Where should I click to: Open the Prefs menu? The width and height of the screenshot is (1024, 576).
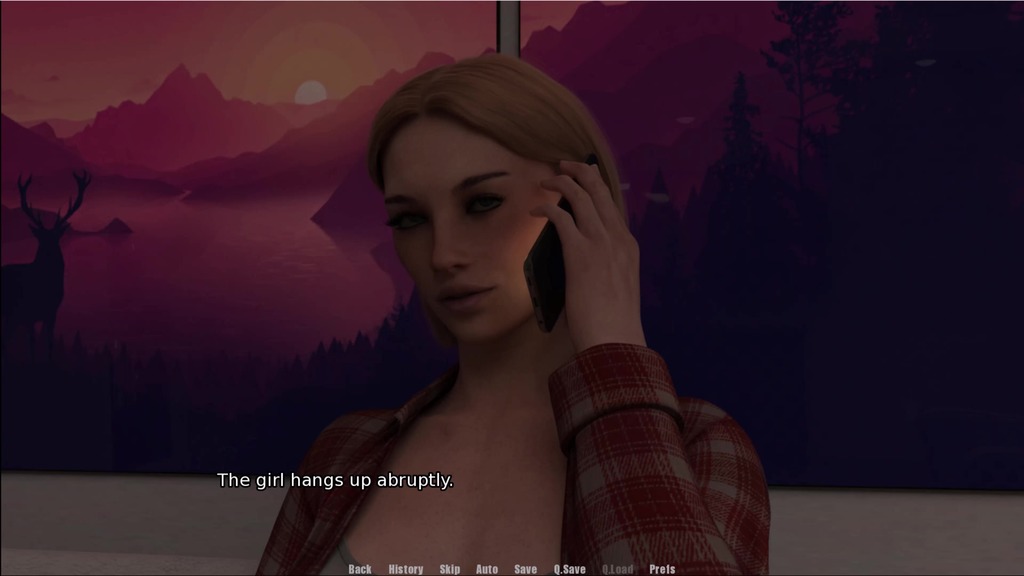(x=662, y=569)
